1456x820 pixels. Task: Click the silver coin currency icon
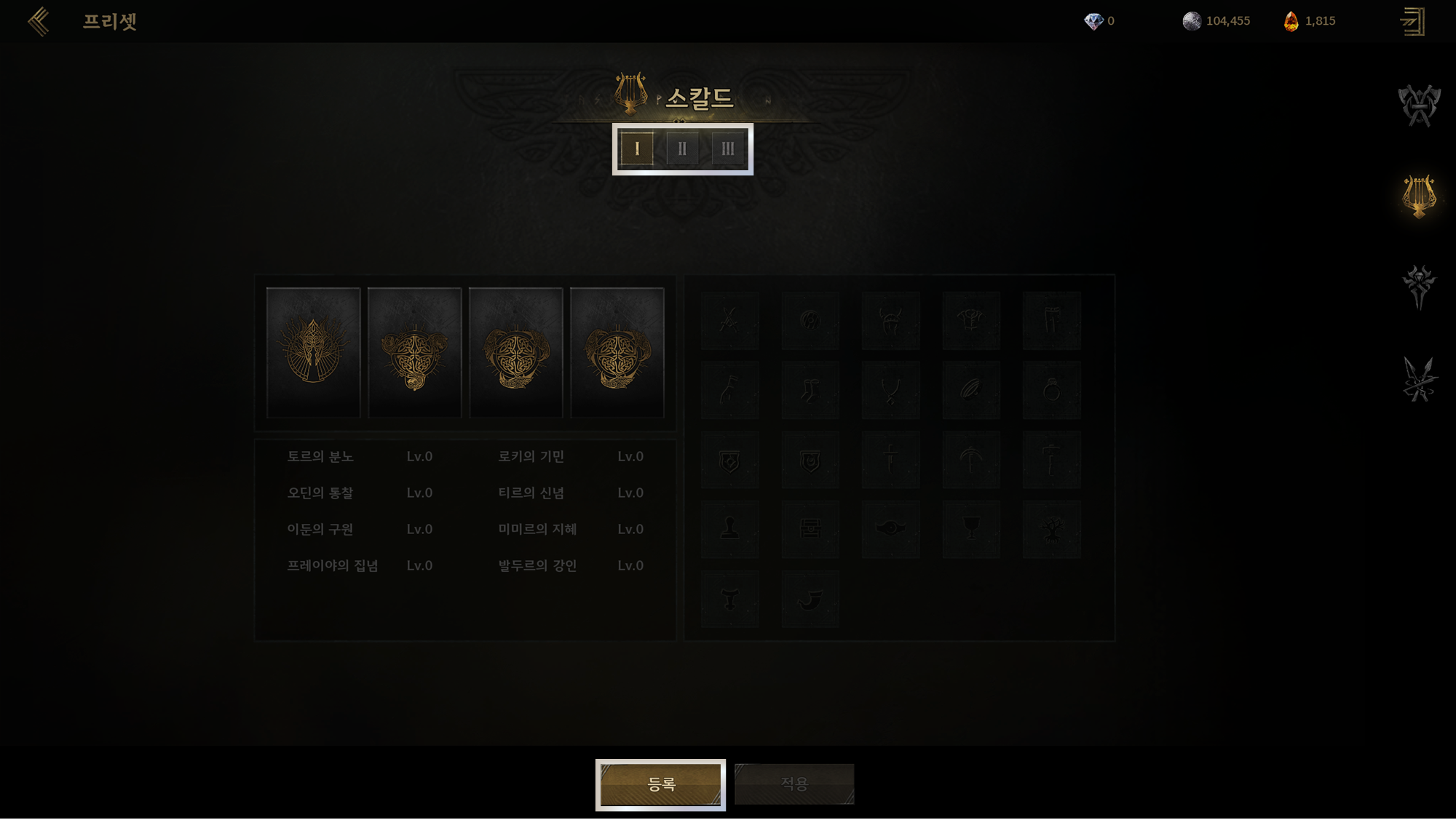(x=1192, y=21)
